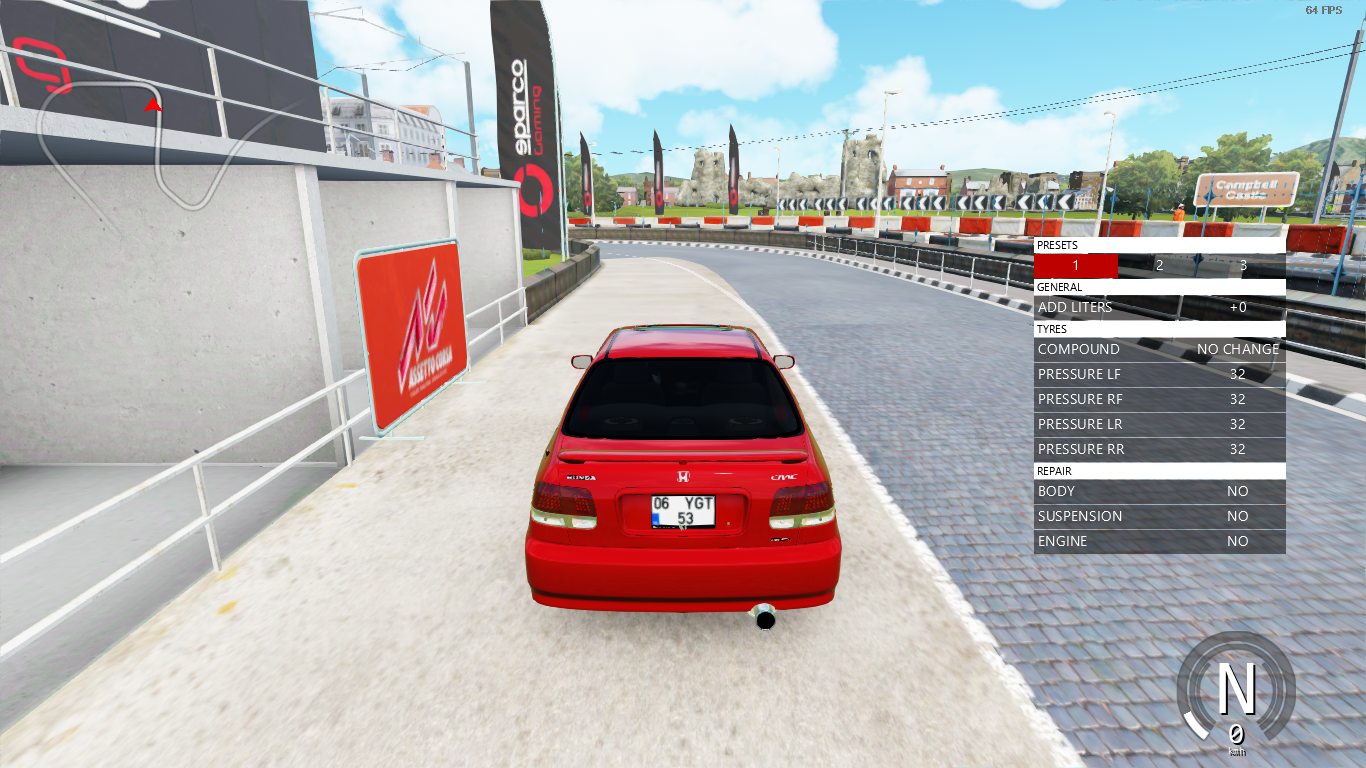Image resolution: width=1366 pixels, height=768 pixels.
Task: Toggle Engine repair option
Action: 1159,542
